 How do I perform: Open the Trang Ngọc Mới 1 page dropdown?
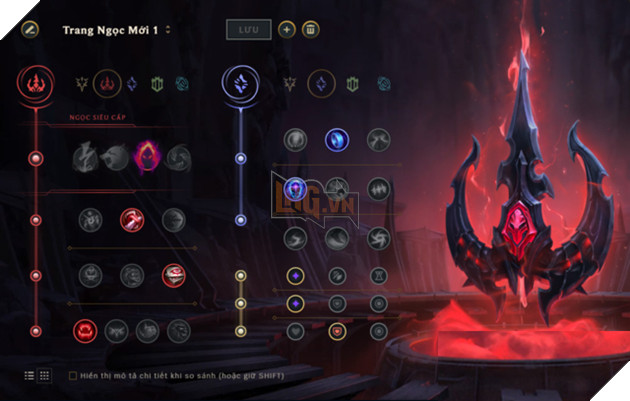click(x=168, y=30)
